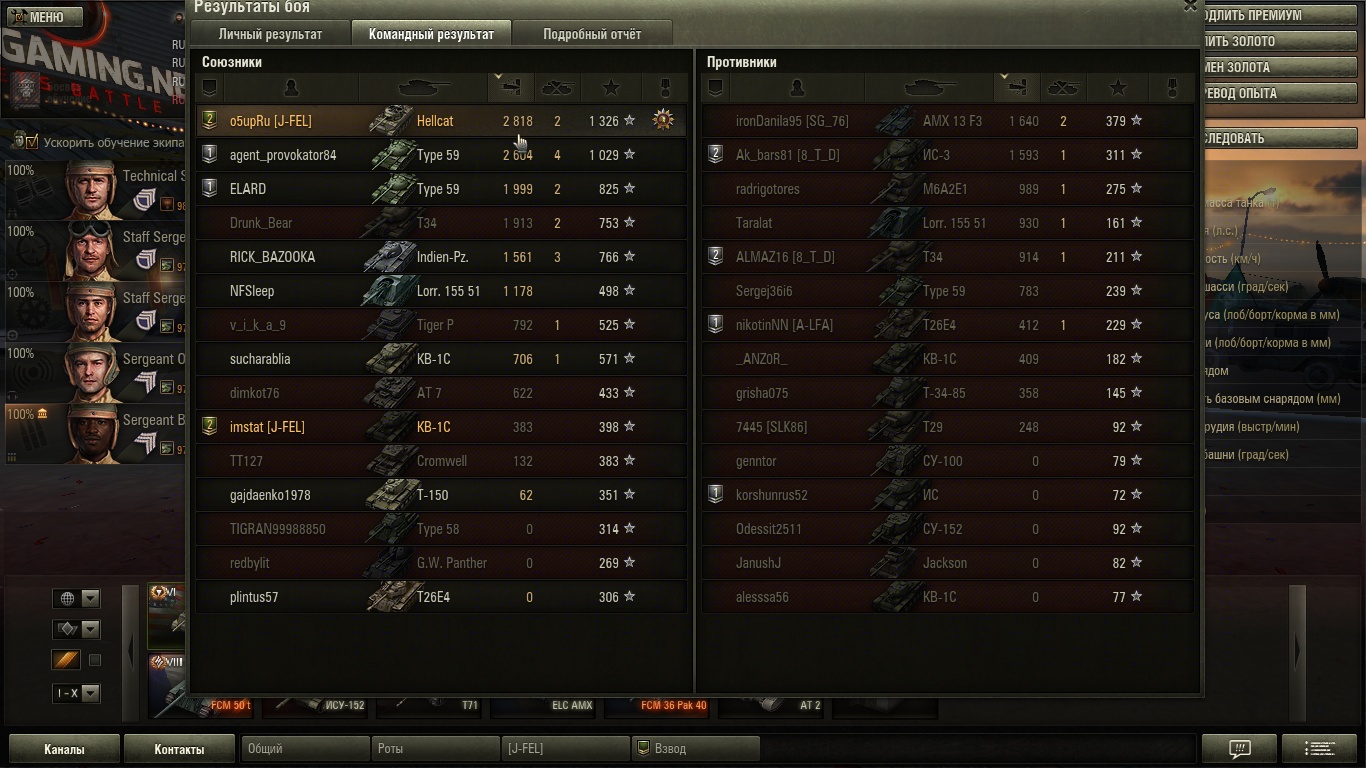Toggle accelerate crew training checkbox

click(x=31, y=142)
